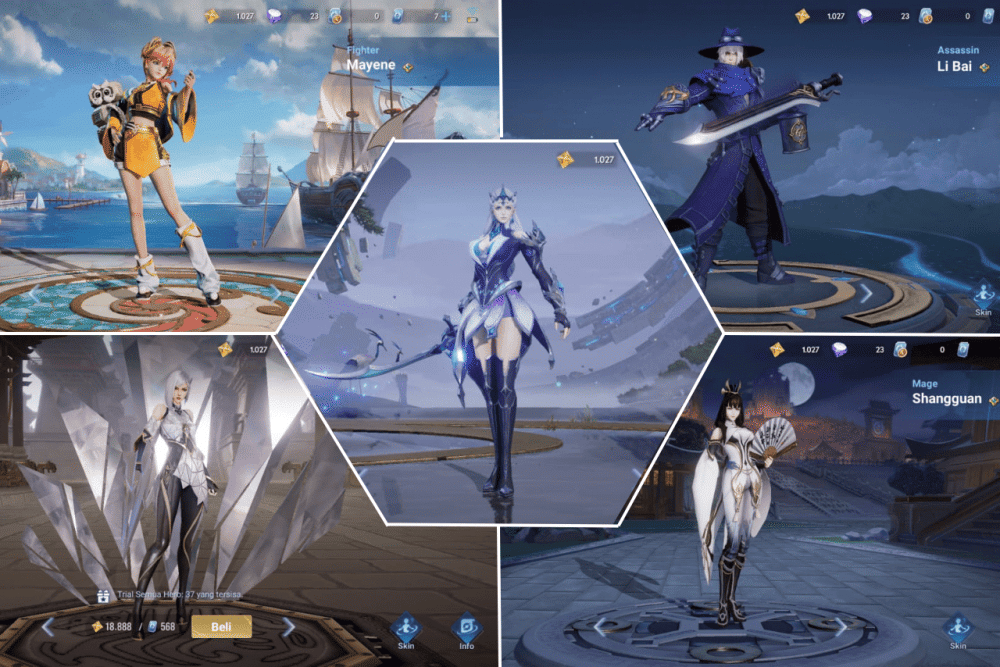Show previous hero before Shangguan
The image size is (1000, 667).
pos(600,625)
